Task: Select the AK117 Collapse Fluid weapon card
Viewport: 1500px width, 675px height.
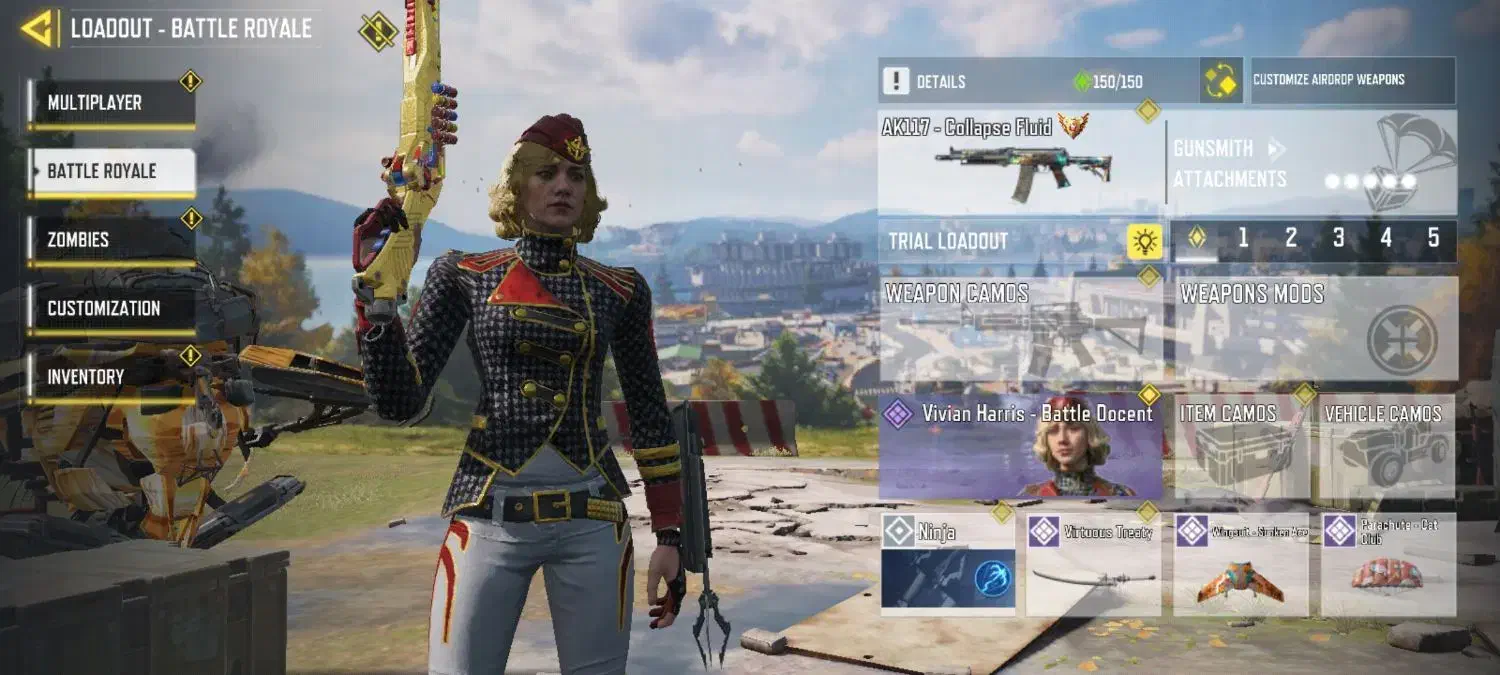Action: coord(1020,162)
